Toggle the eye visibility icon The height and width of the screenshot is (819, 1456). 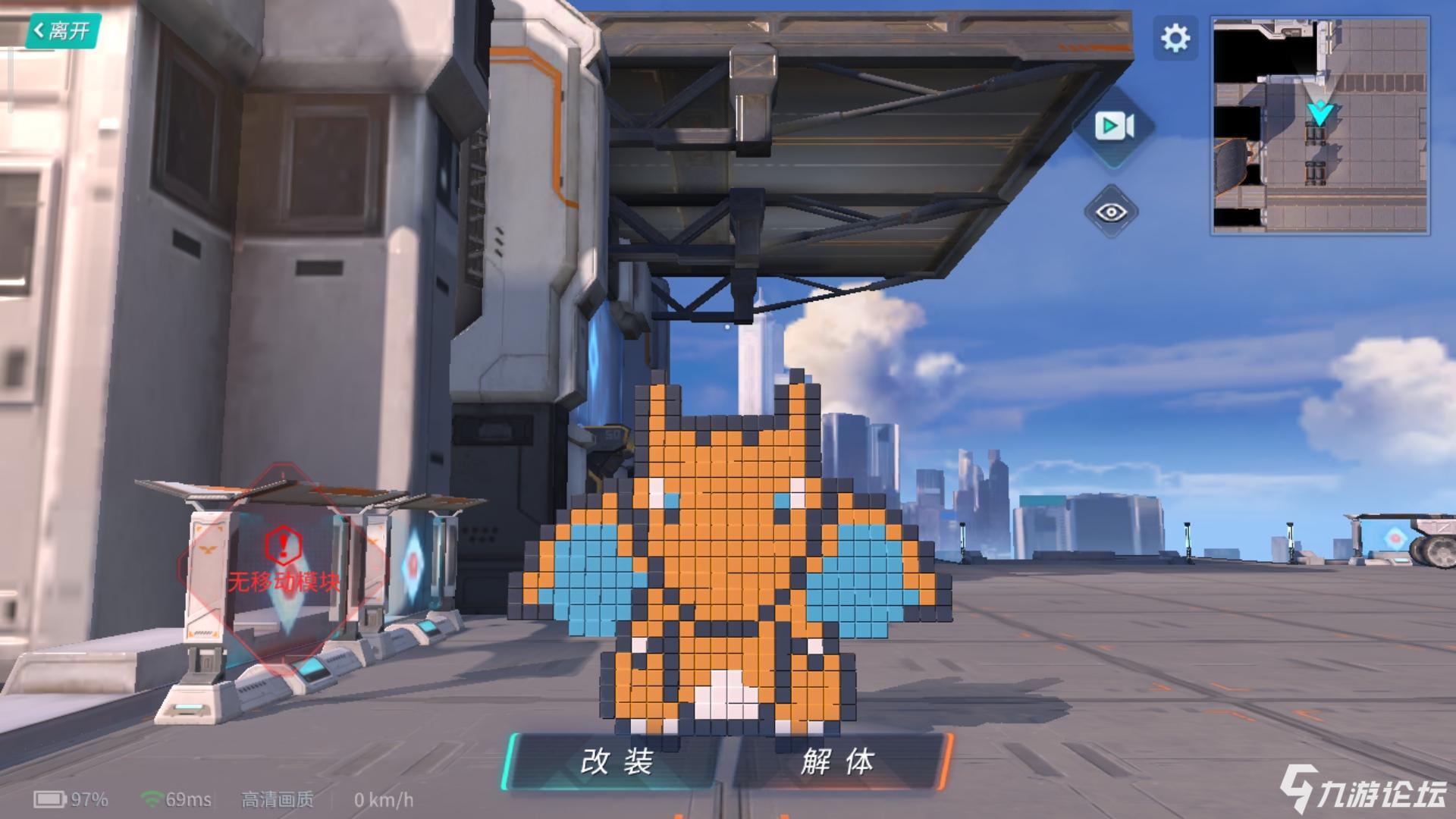(x=1111, y=212)
